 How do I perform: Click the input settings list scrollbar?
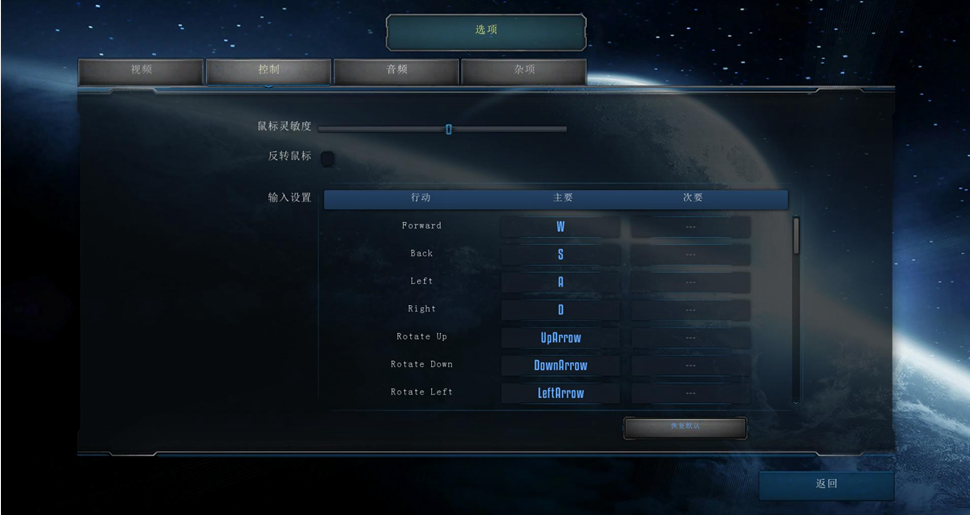click(796, 236)
